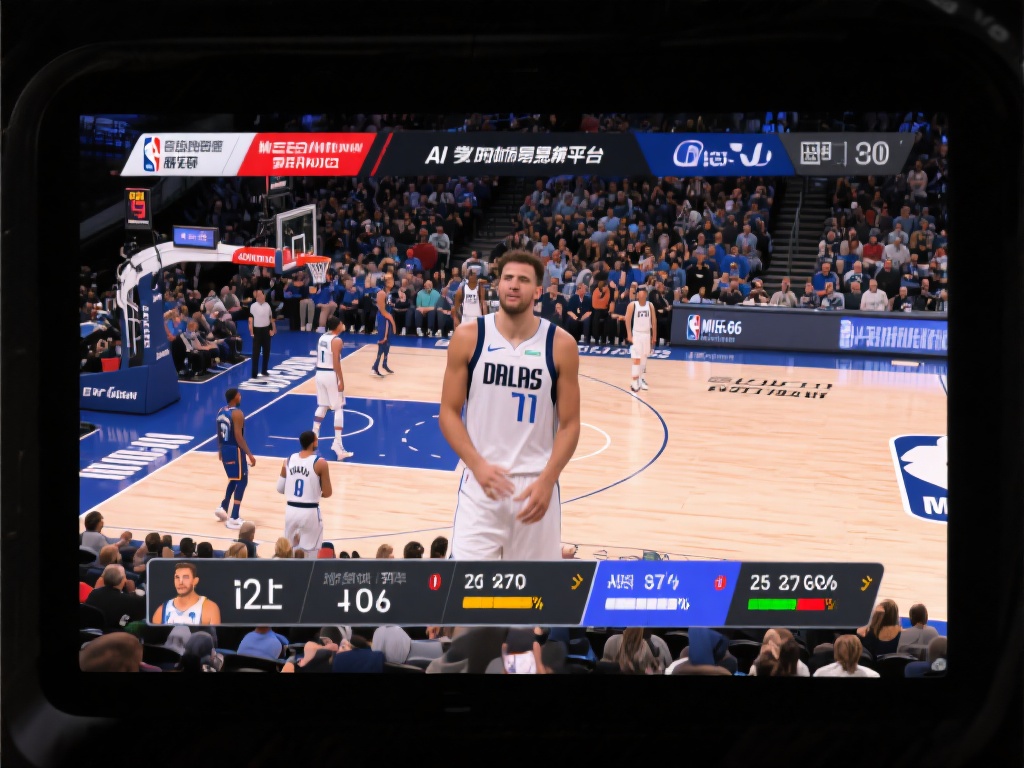Open the player portrait in the stats panel
This screenshot has width=1024, height=768.
[186, 594]
